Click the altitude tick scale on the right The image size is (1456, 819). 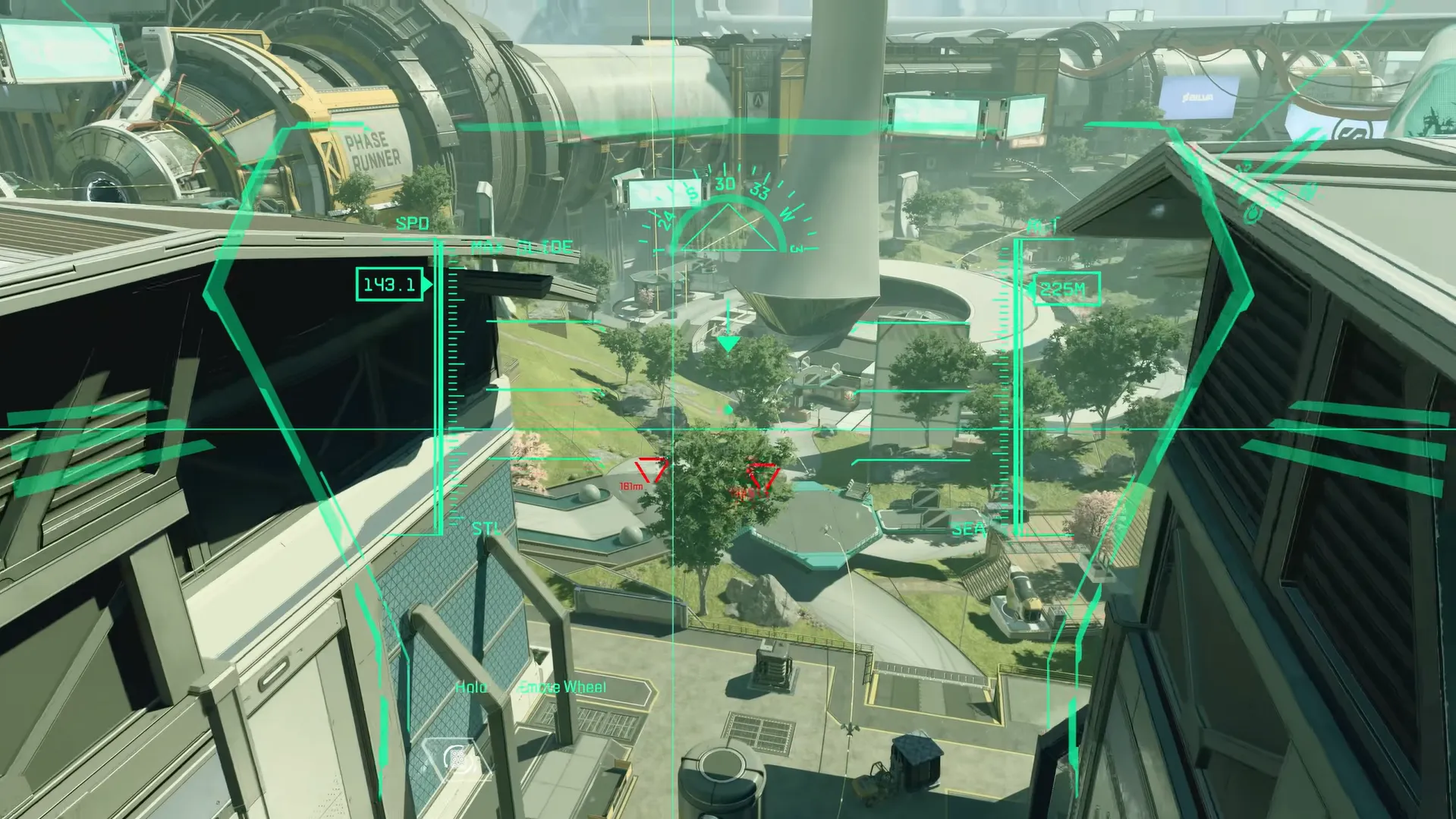(1003, 380)
